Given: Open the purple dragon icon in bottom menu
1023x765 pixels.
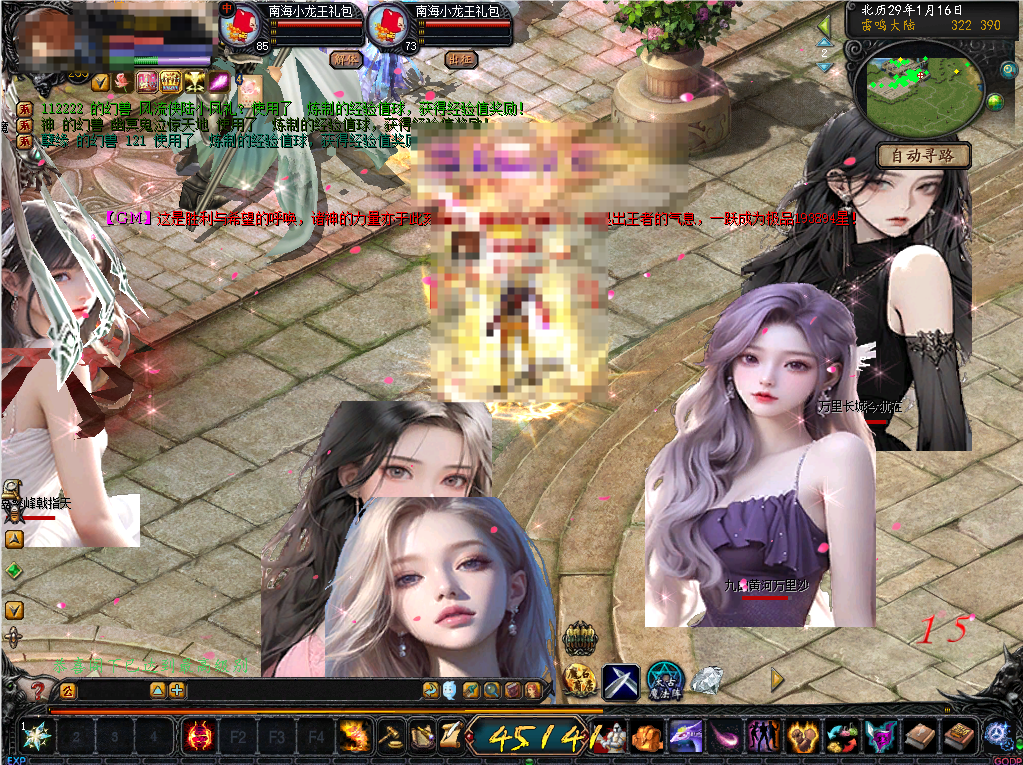Looking at the screenshot, I should tap(685, 738).
